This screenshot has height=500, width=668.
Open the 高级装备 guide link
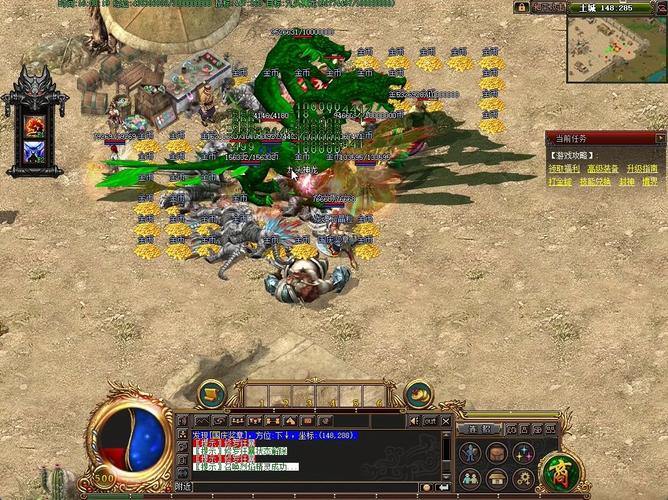[603, 169]
